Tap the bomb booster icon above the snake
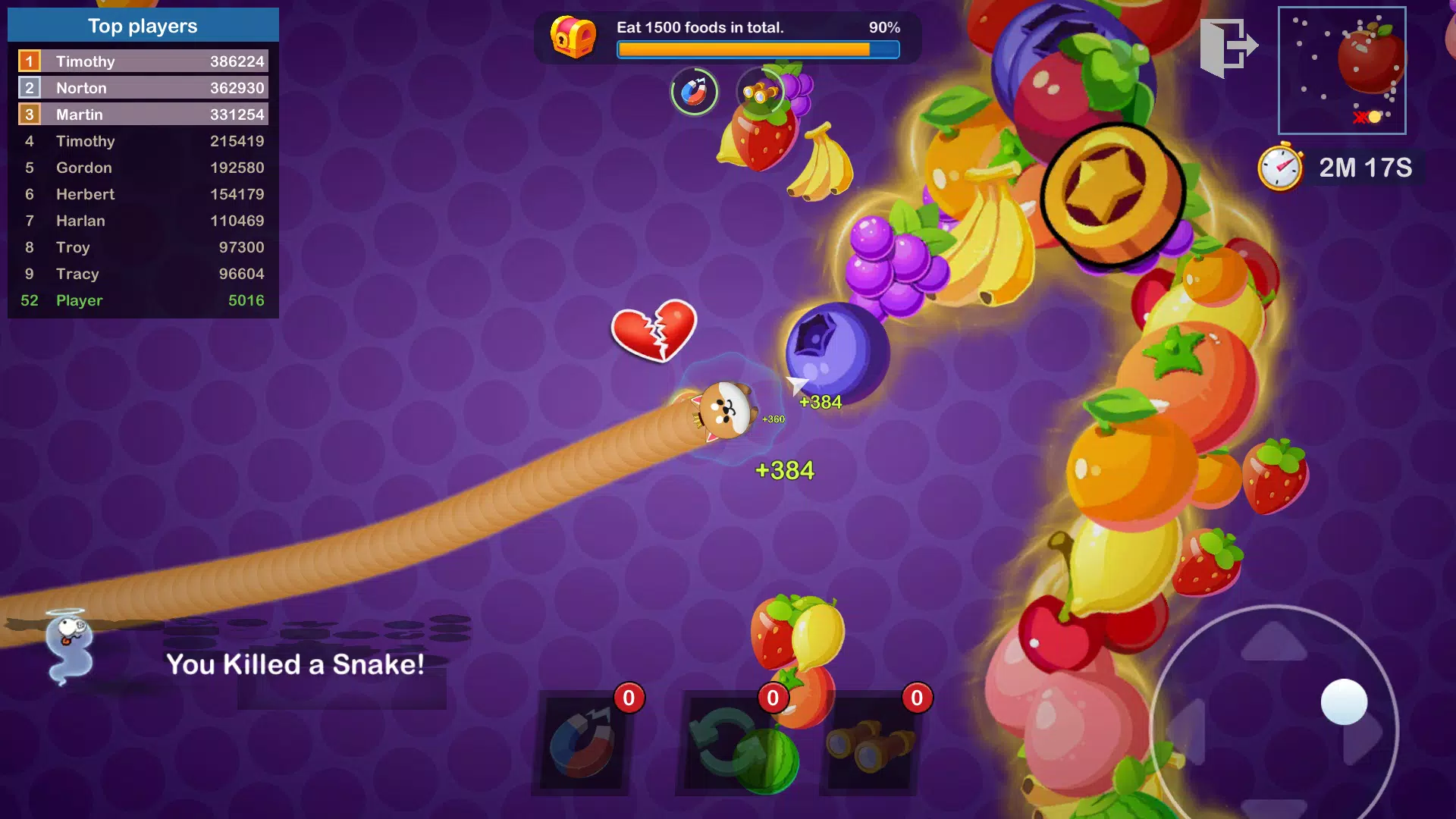1456x819 pixels. coord(694,92)
